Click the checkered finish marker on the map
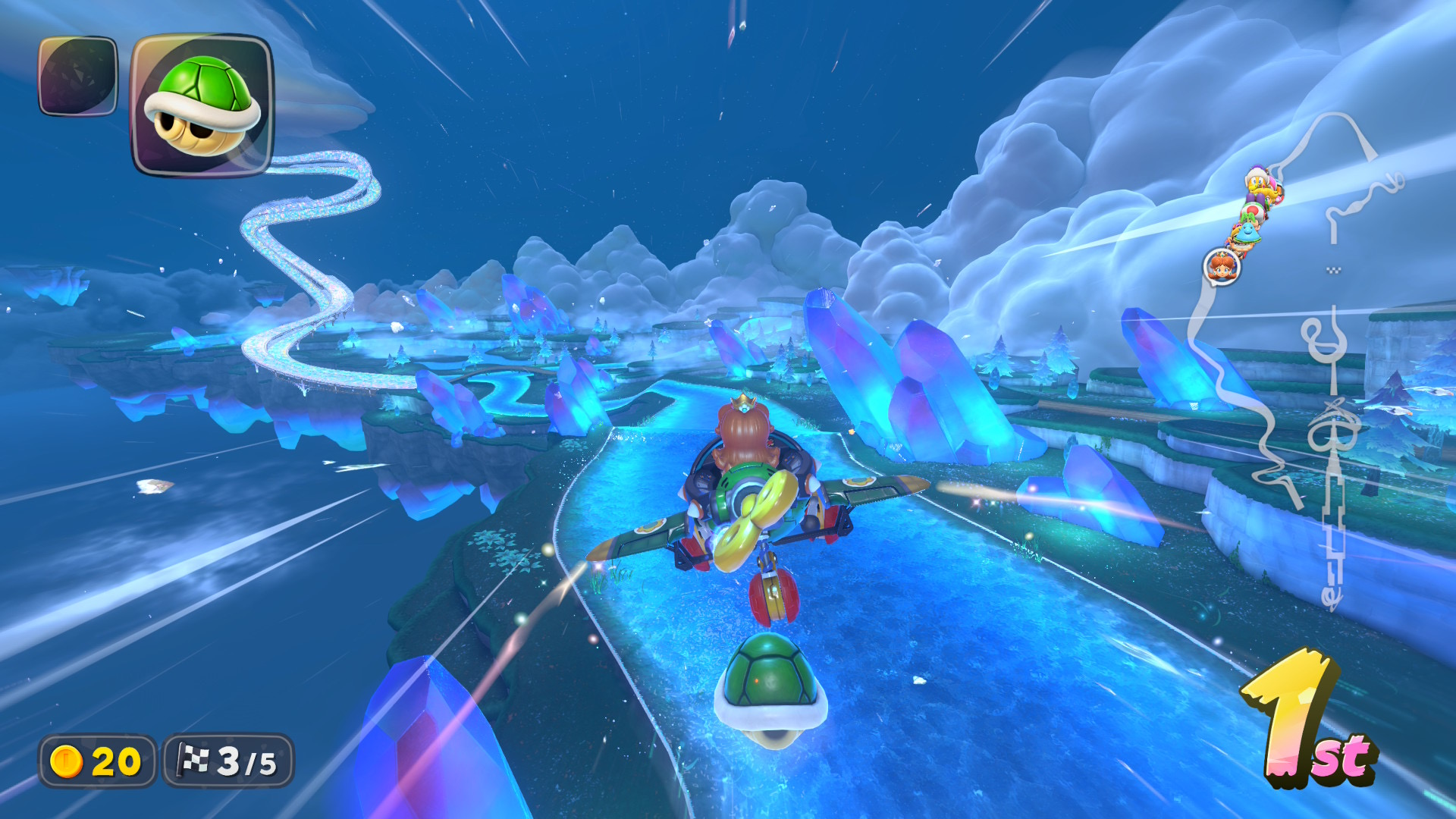The image size is (1456, 819). pyautogui.click(x=1333, y=270)
